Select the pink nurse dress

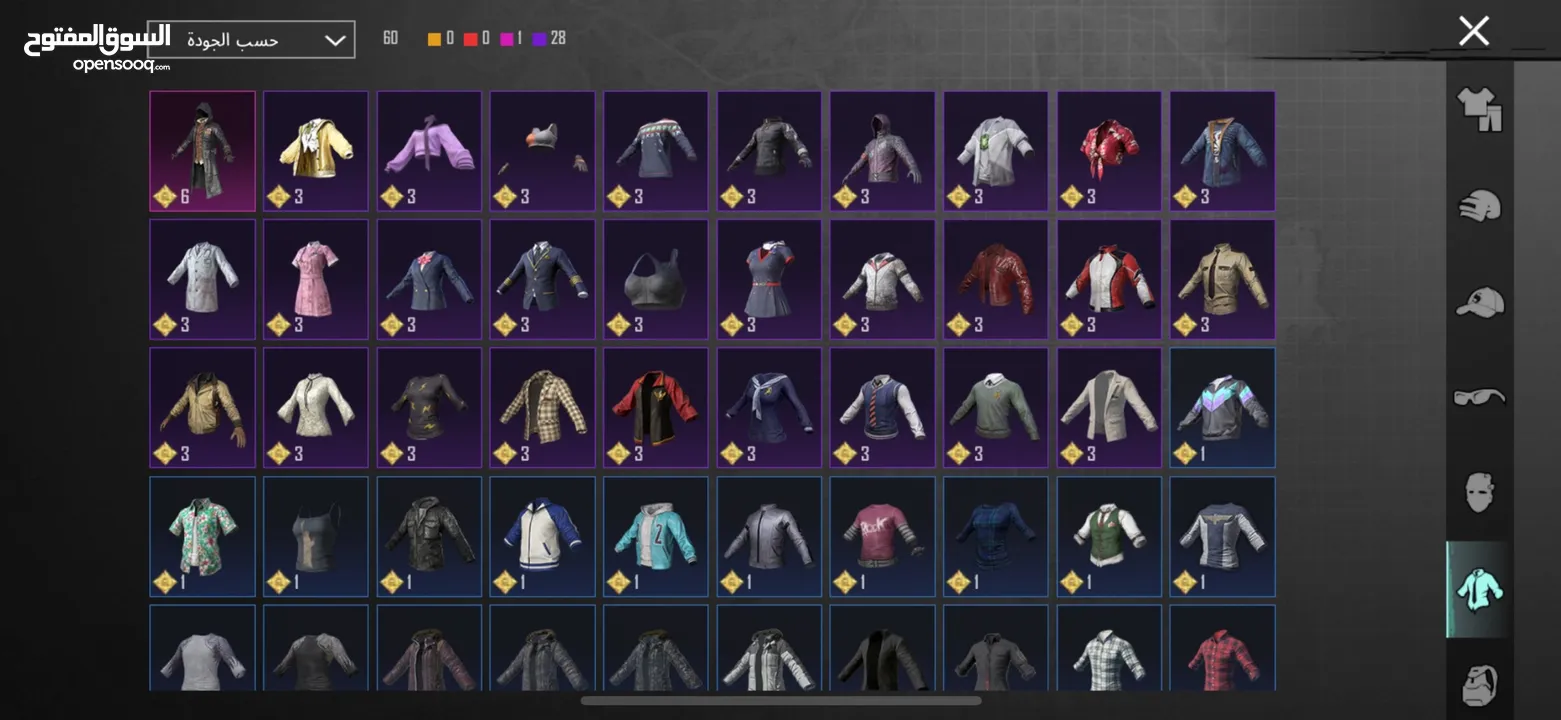click(315, 278)
